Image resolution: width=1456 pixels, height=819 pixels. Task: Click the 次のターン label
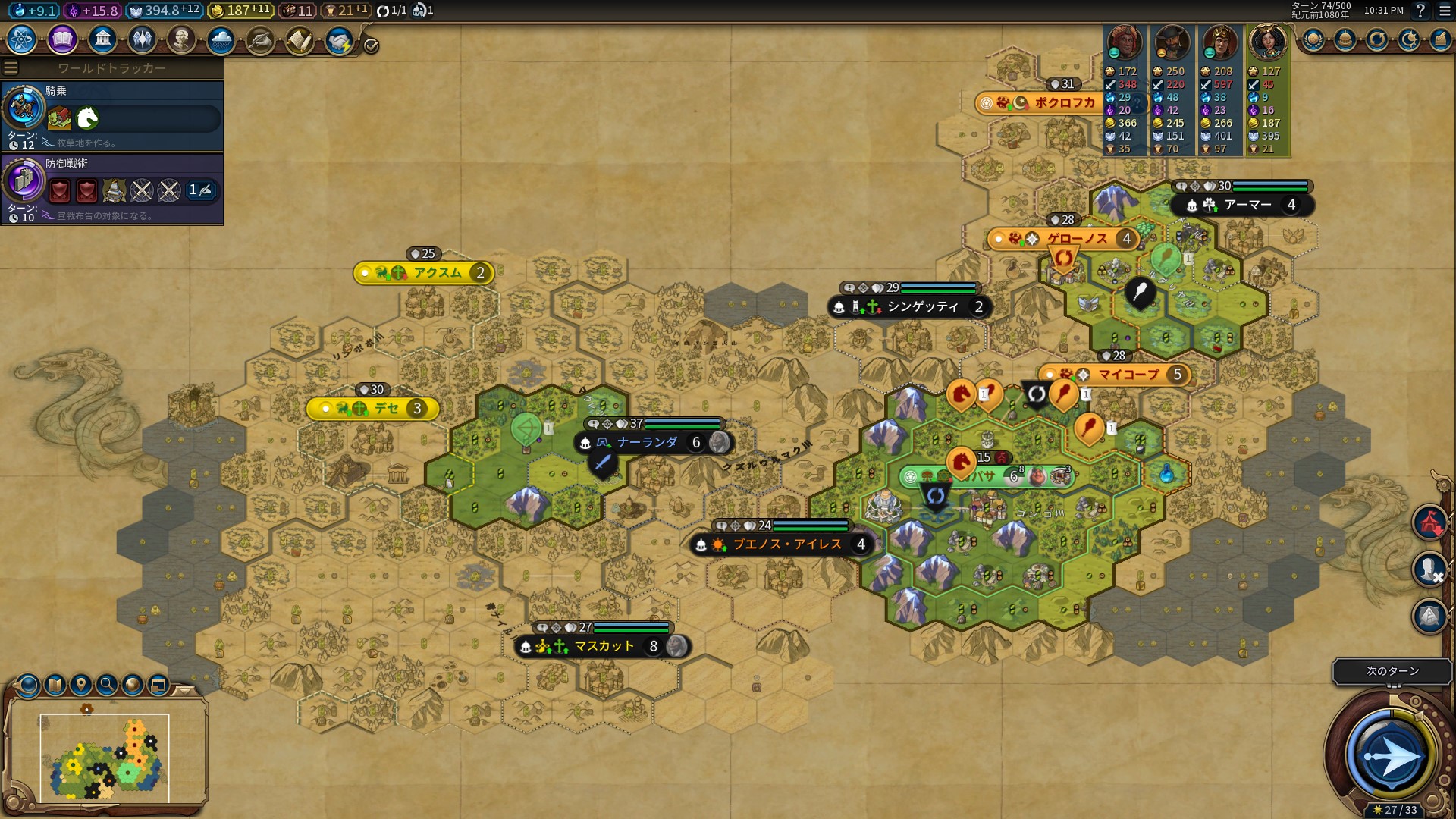click(x=1392, y=671)
